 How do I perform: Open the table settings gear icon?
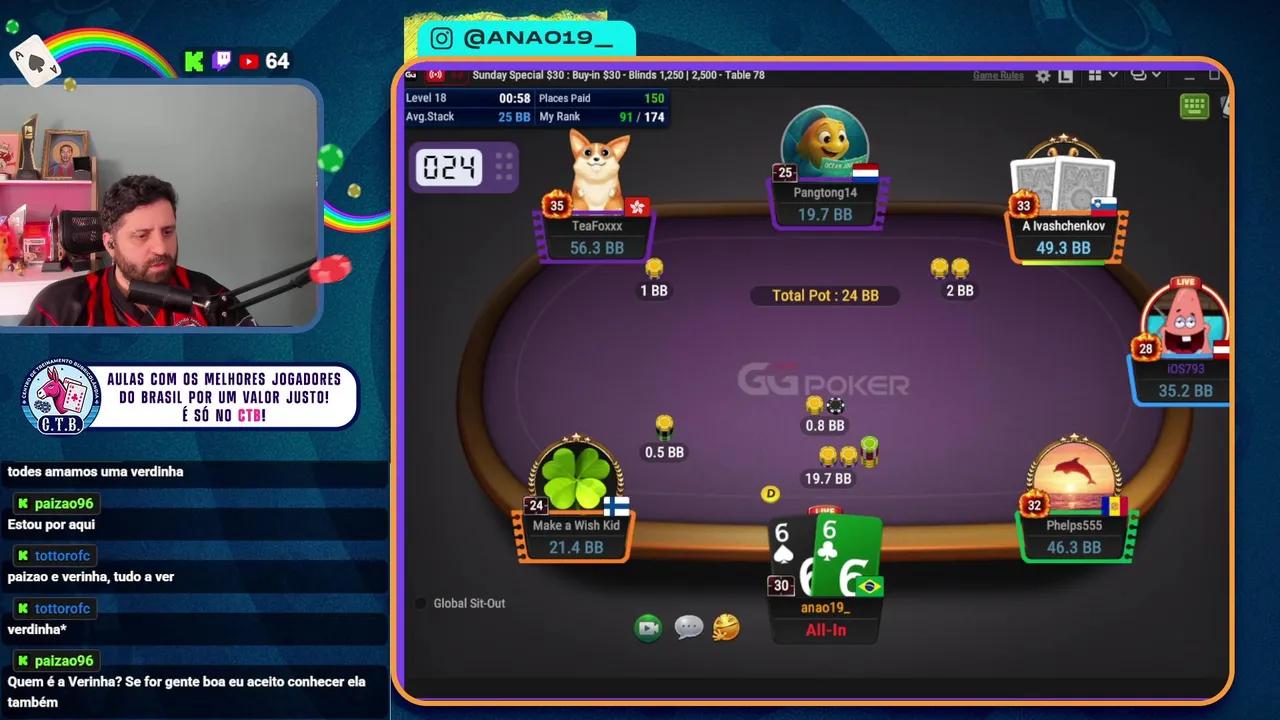point(1042,76)
